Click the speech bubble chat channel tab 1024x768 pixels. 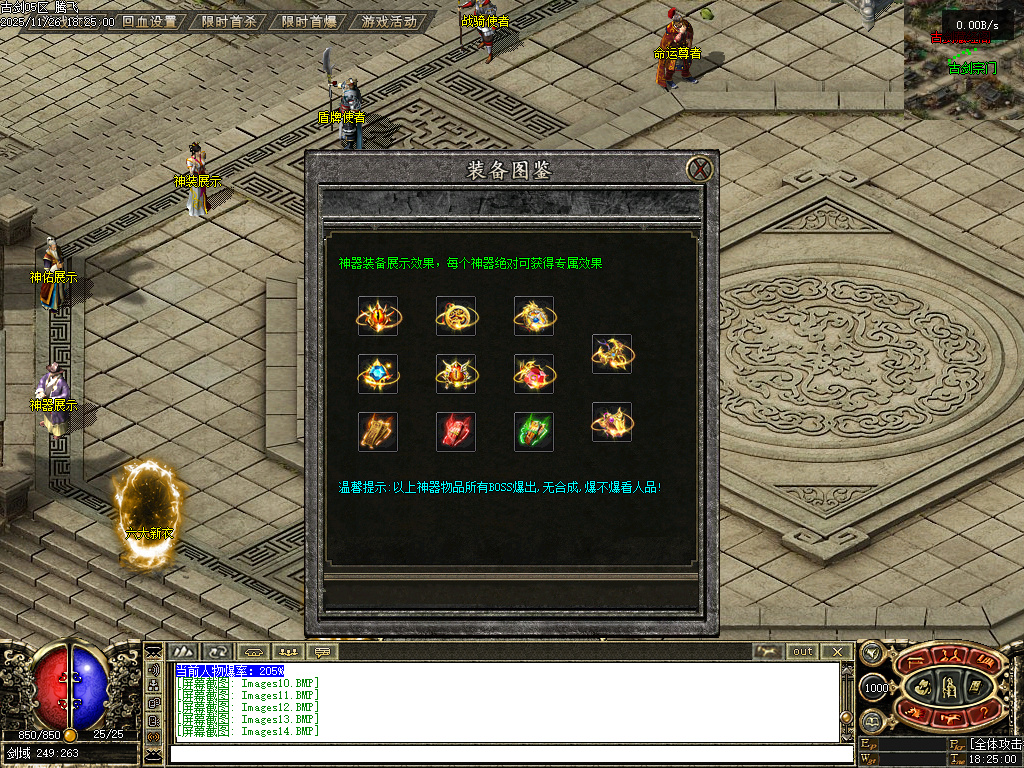coord(322,652)
